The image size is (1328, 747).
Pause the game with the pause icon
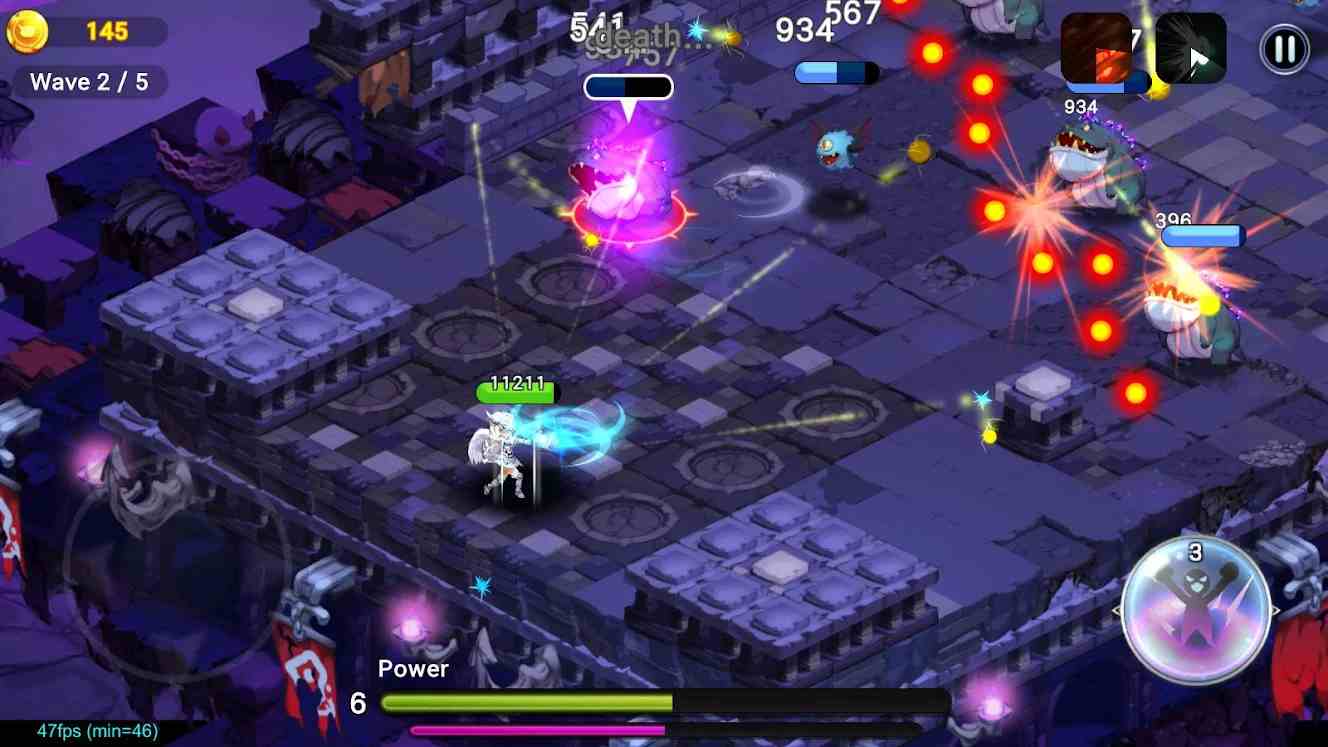(x=1285, y=49)
